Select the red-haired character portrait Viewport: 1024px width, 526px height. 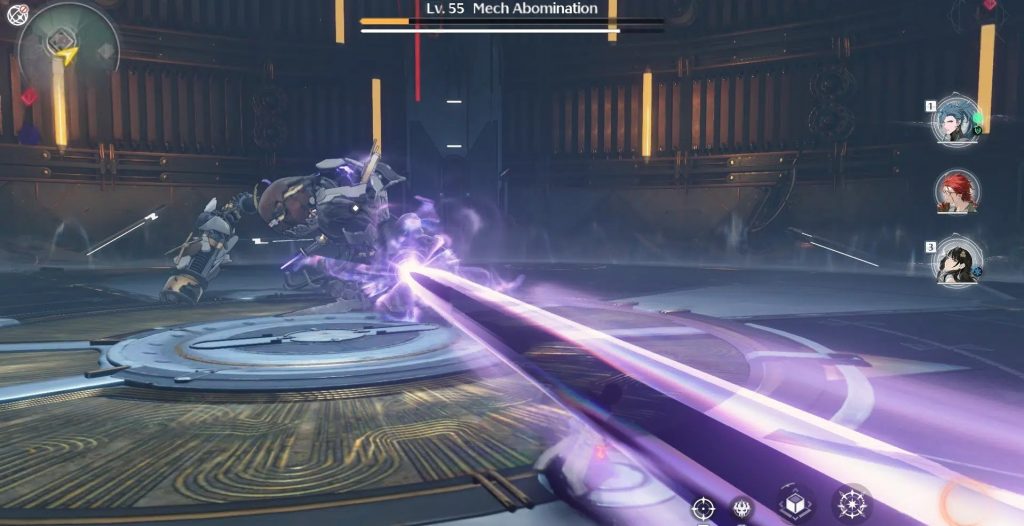[956, 191]
